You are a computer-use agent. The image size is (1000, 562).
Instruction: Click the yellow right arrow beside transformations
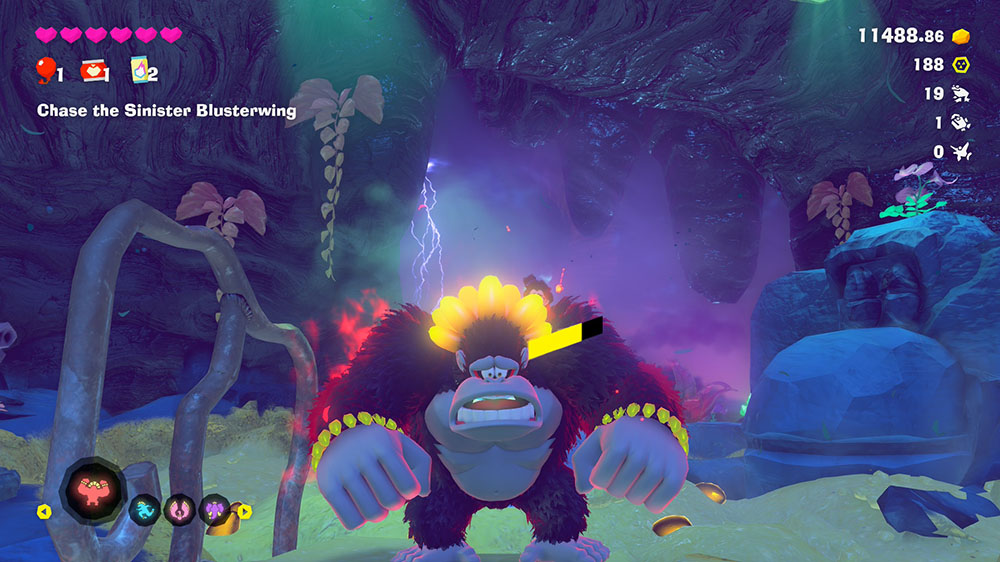point(245,512)
